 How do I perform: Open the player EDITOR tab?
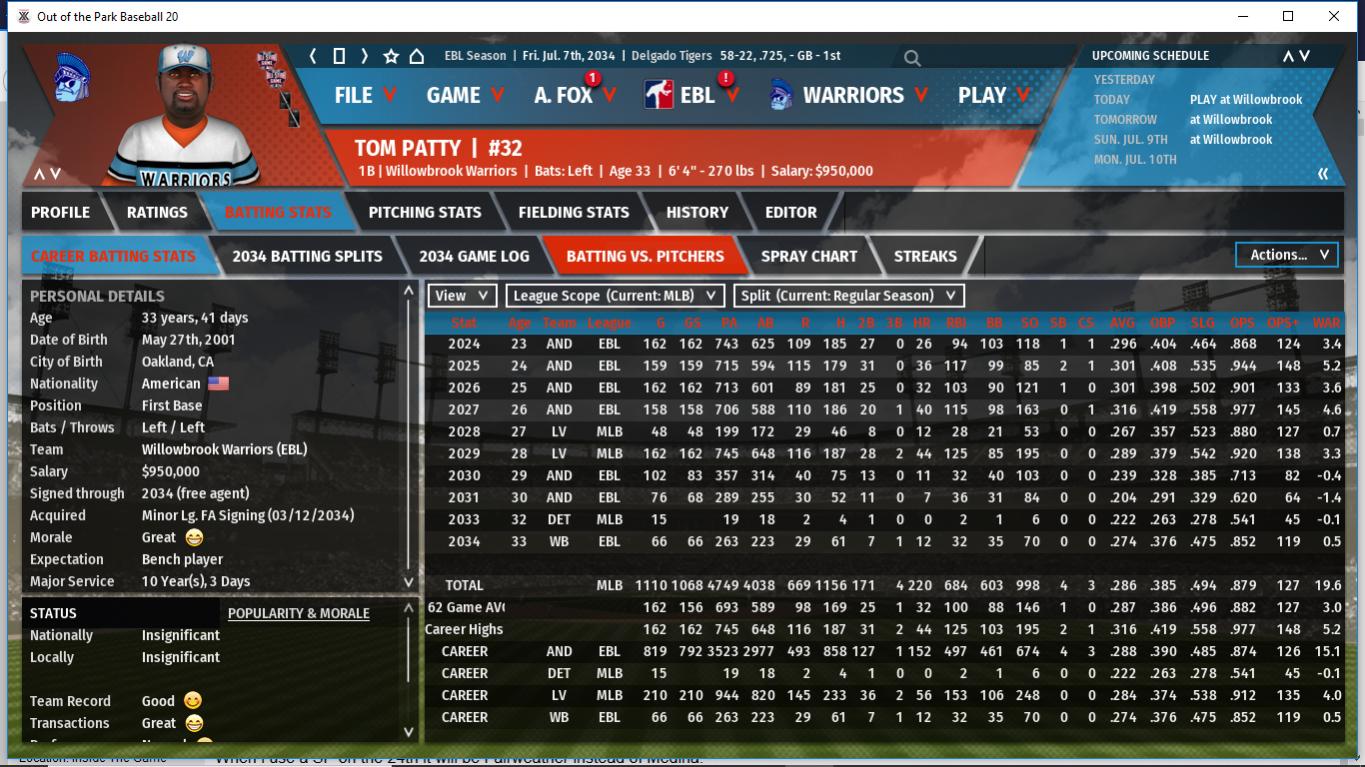(x=791, y=212)
